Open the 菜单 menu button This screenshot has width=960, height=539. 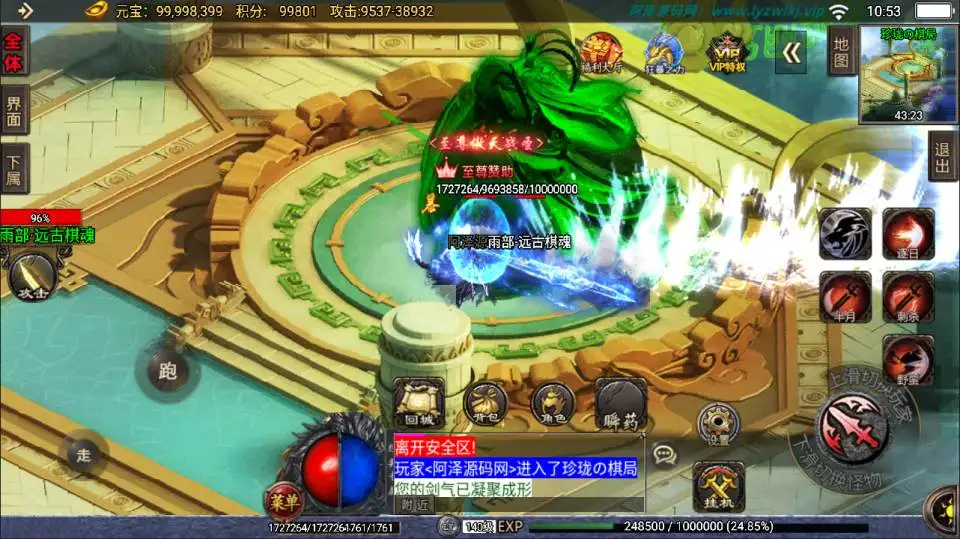click(280, 497)
